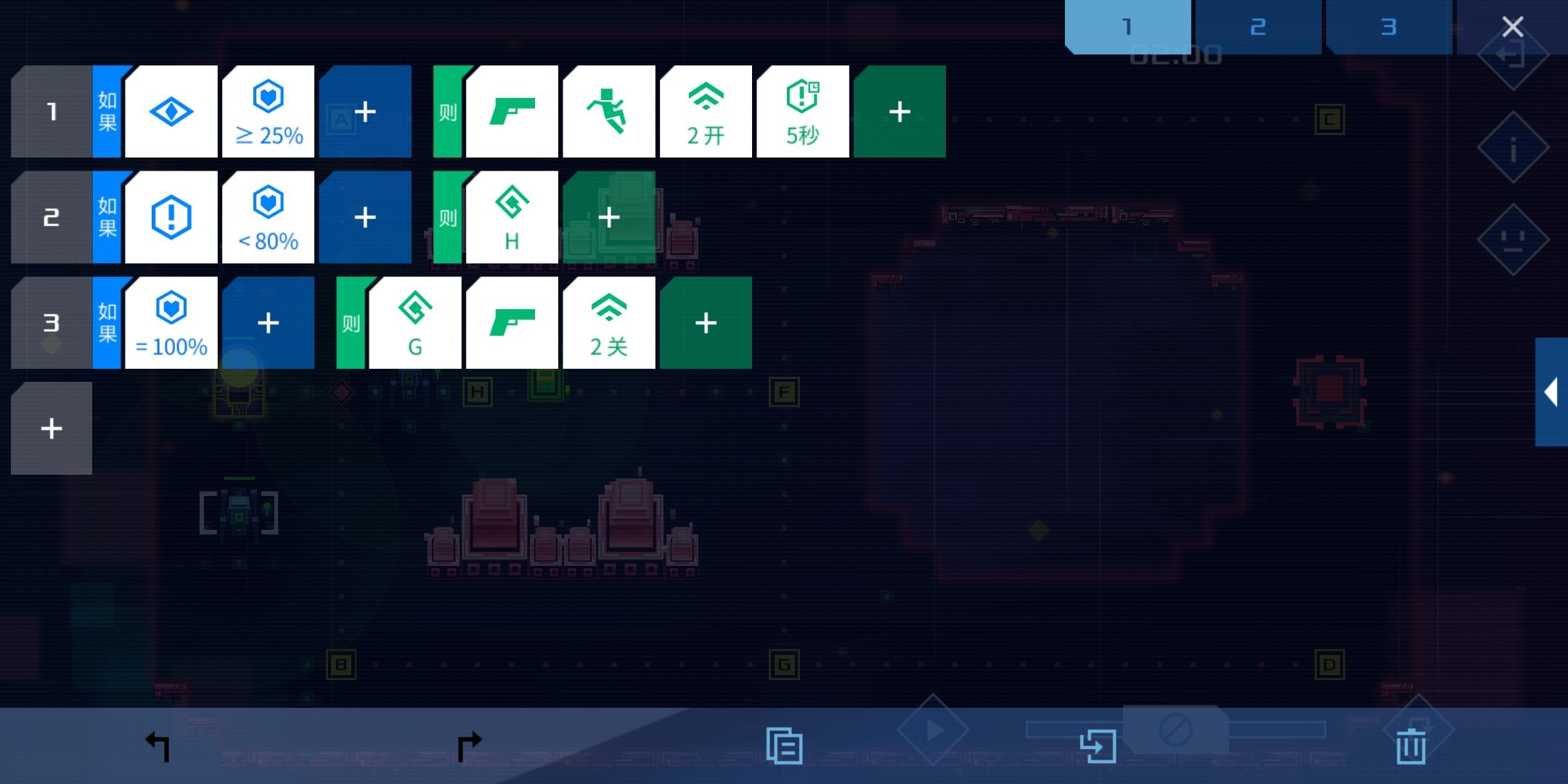Viewport: 1568px width, 784px height.
Task: Open the info panel on the right edge
Action: [x=1514, y=145]
